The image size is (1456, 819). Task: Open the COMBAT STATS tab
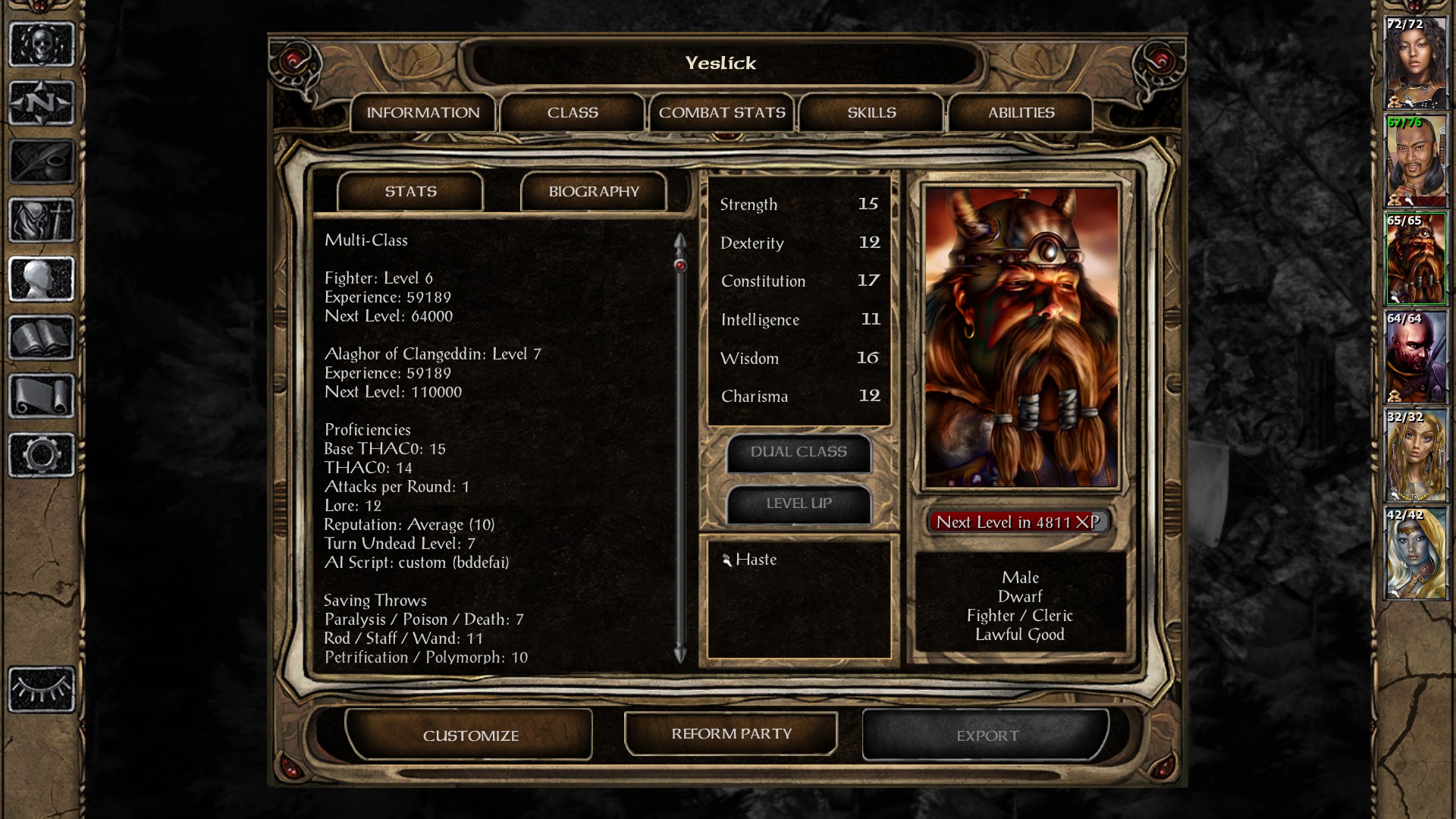(722, 112)
